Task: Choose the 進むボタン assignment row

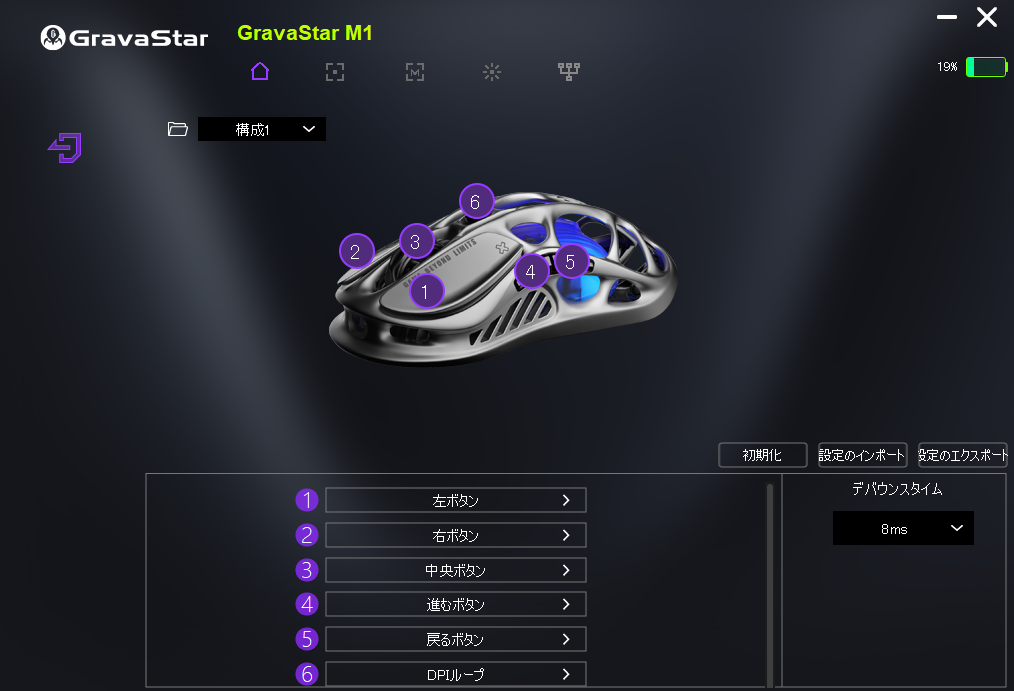Action: tap(455, 604)
